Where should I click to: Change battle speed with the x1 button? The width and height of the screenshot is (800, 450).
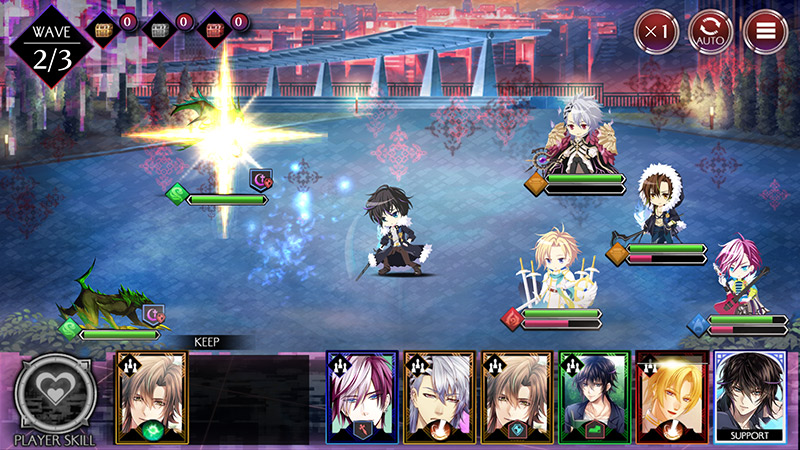pos(656,32)
